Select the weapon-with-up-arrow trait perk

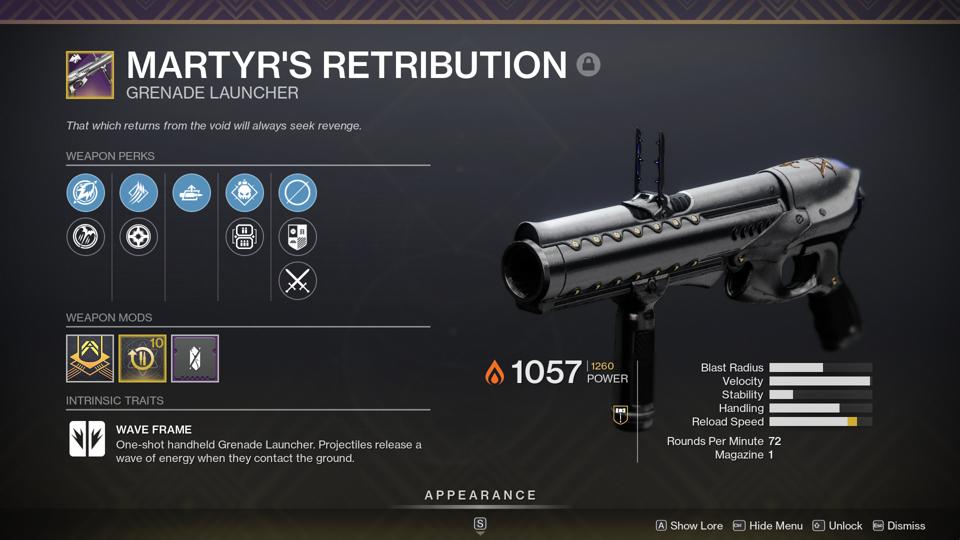192,193
